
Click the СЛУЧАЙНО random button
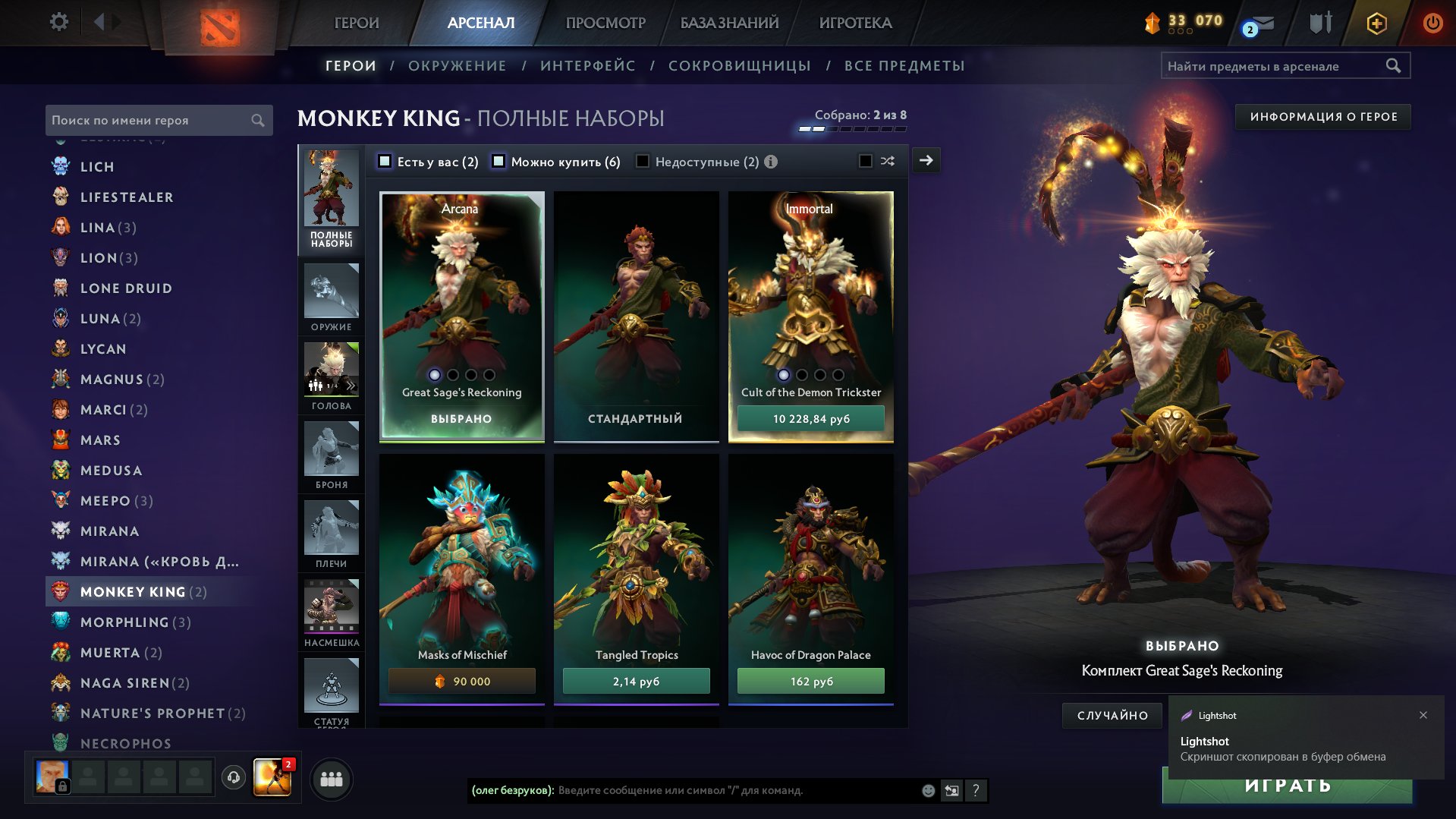(1112, 715)
